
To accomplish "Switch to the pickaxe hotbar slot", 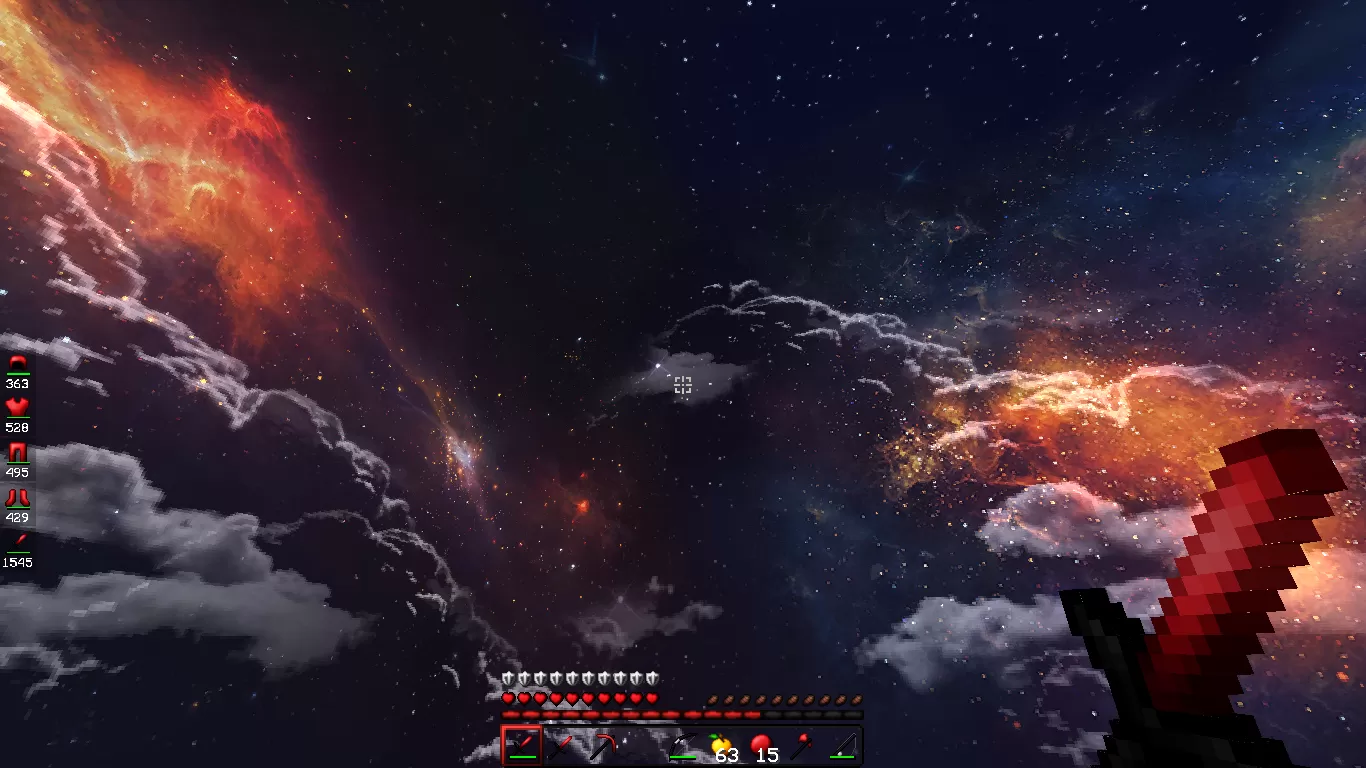I will click(602, 746).
